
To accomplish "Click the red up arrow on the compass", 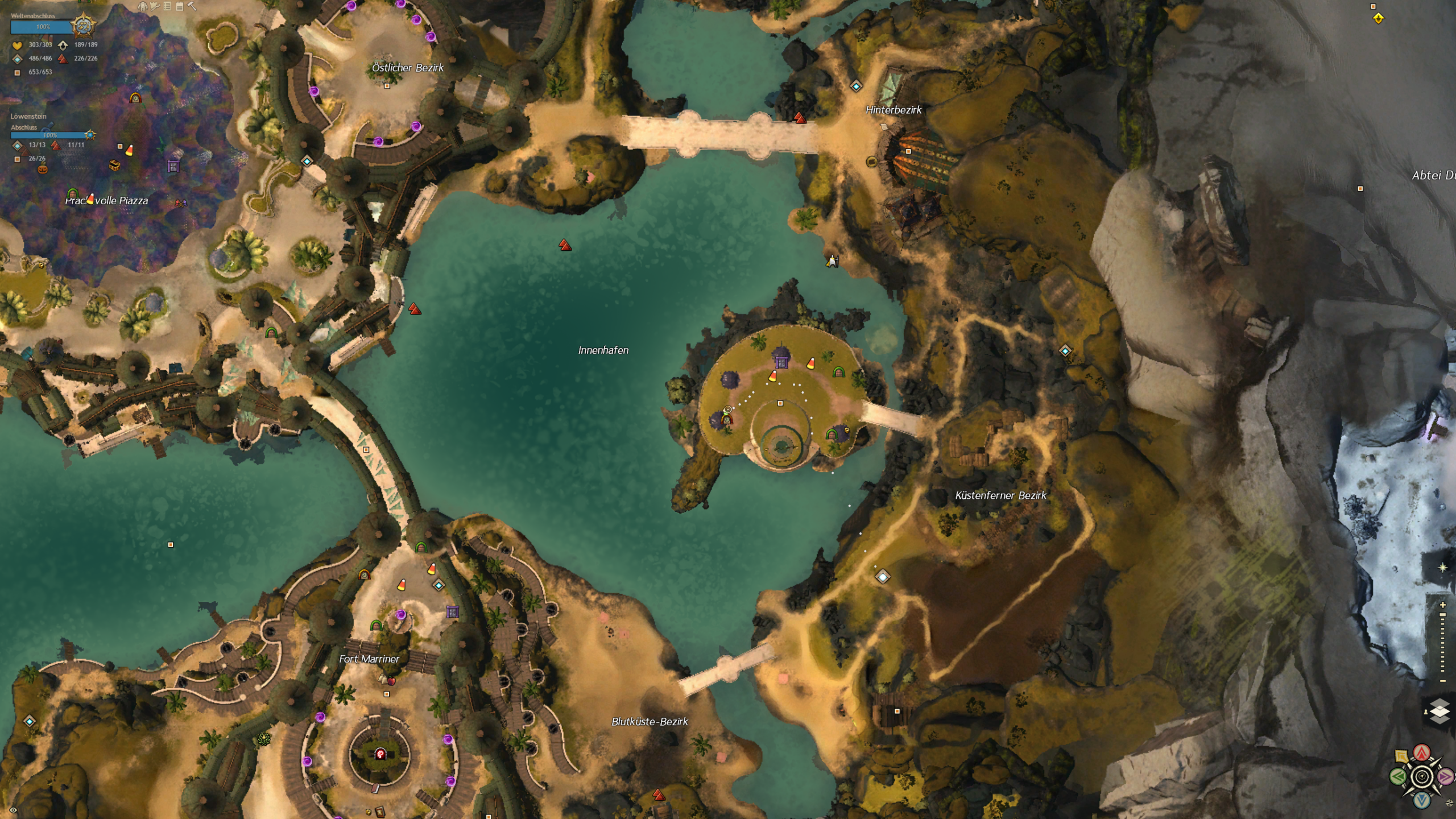I will 1422,753.
